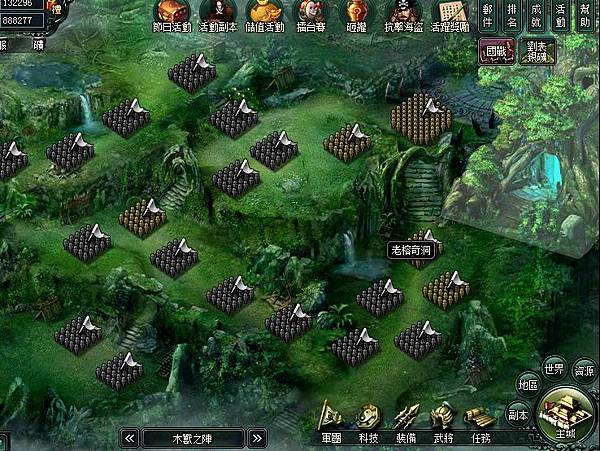The width and height of the screenshot is (600, 451).
Task: Open the 活躍獎勵 activity reward icon
Action: coord(452,15)
